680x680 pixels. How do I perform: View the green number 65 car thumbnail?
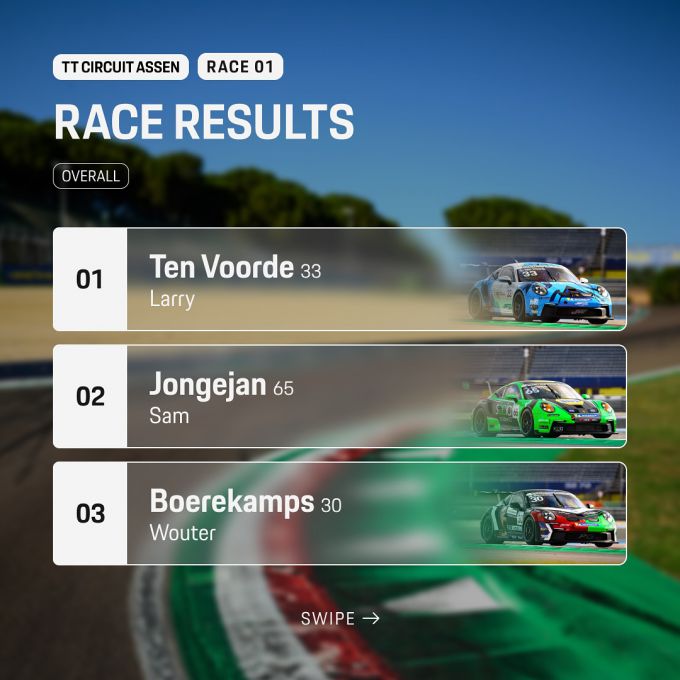[543, 410]
